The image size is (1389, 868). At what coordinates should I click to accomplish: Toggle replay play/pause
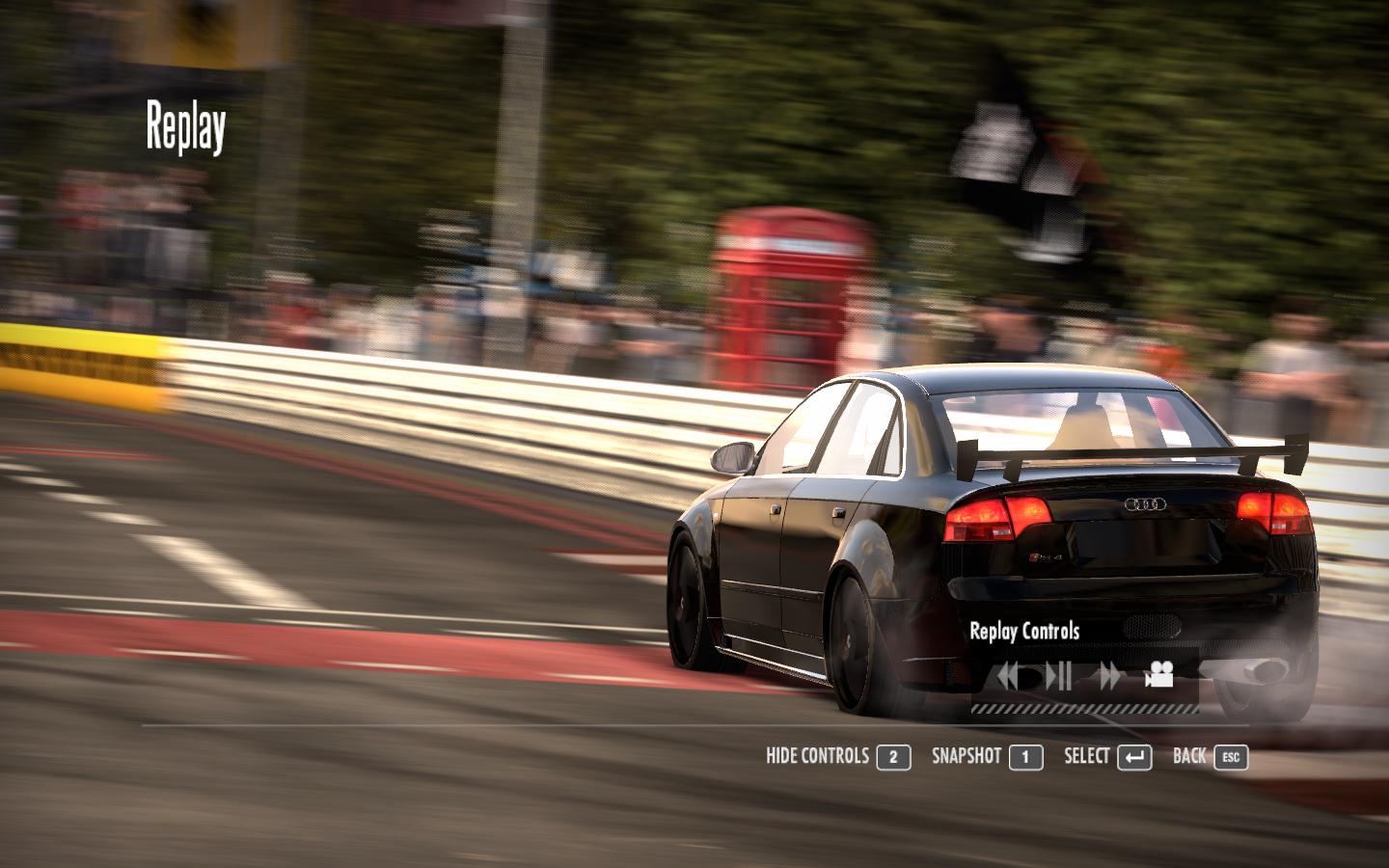tap(1058, 676)
